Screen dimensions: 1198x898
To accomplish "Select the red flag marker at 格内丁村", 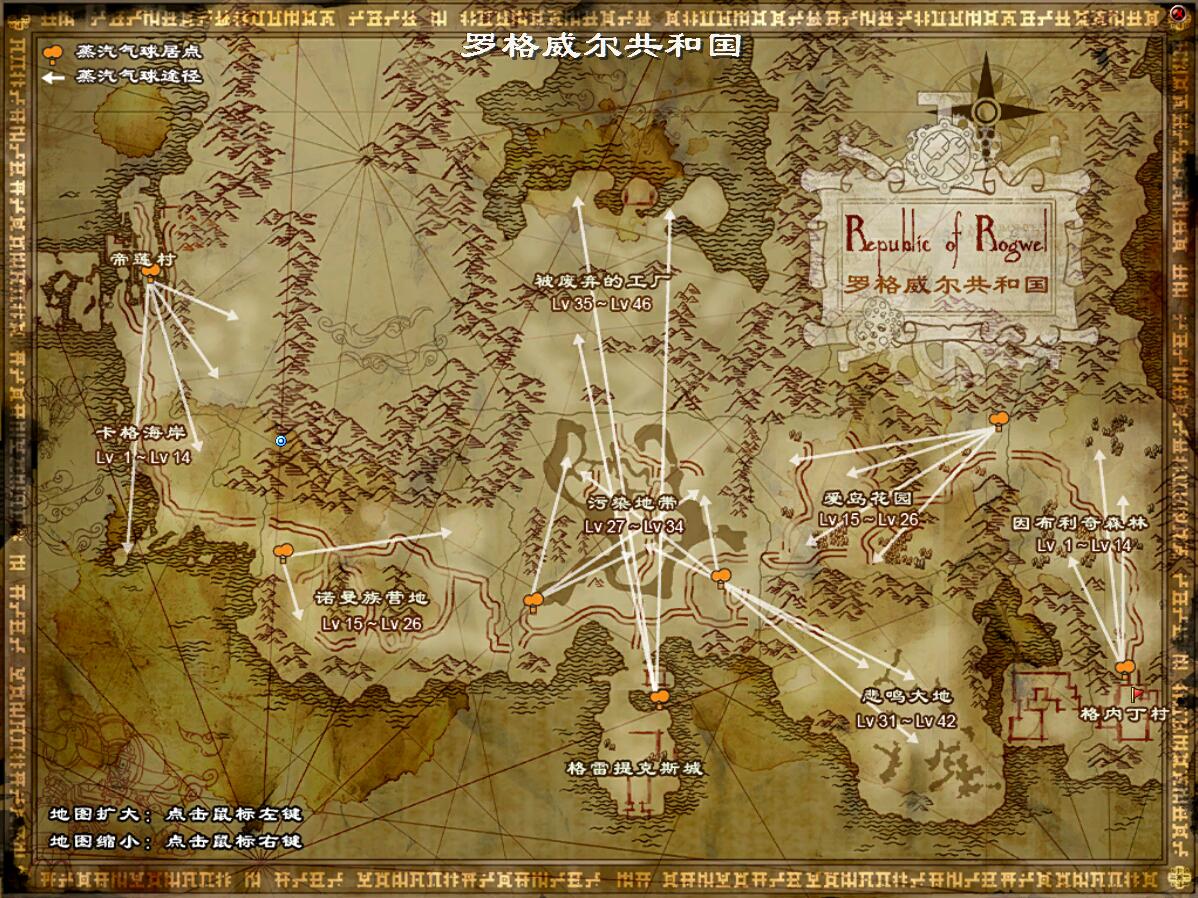I will [x=1137, y=692].
